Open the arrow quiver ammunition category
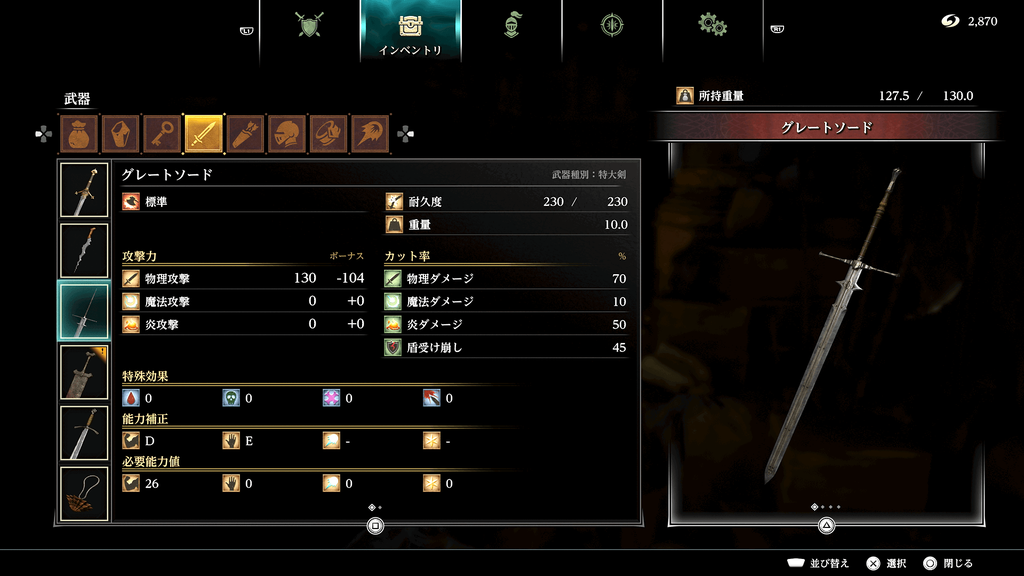This screenshot has height=576, width=1024. (x=245, y=134)
